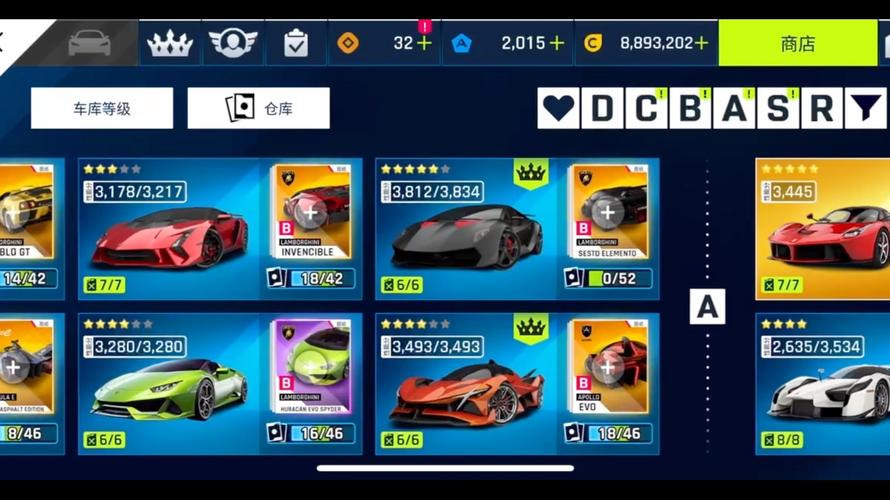Show class B cars
890x500 pixels.
691,108
